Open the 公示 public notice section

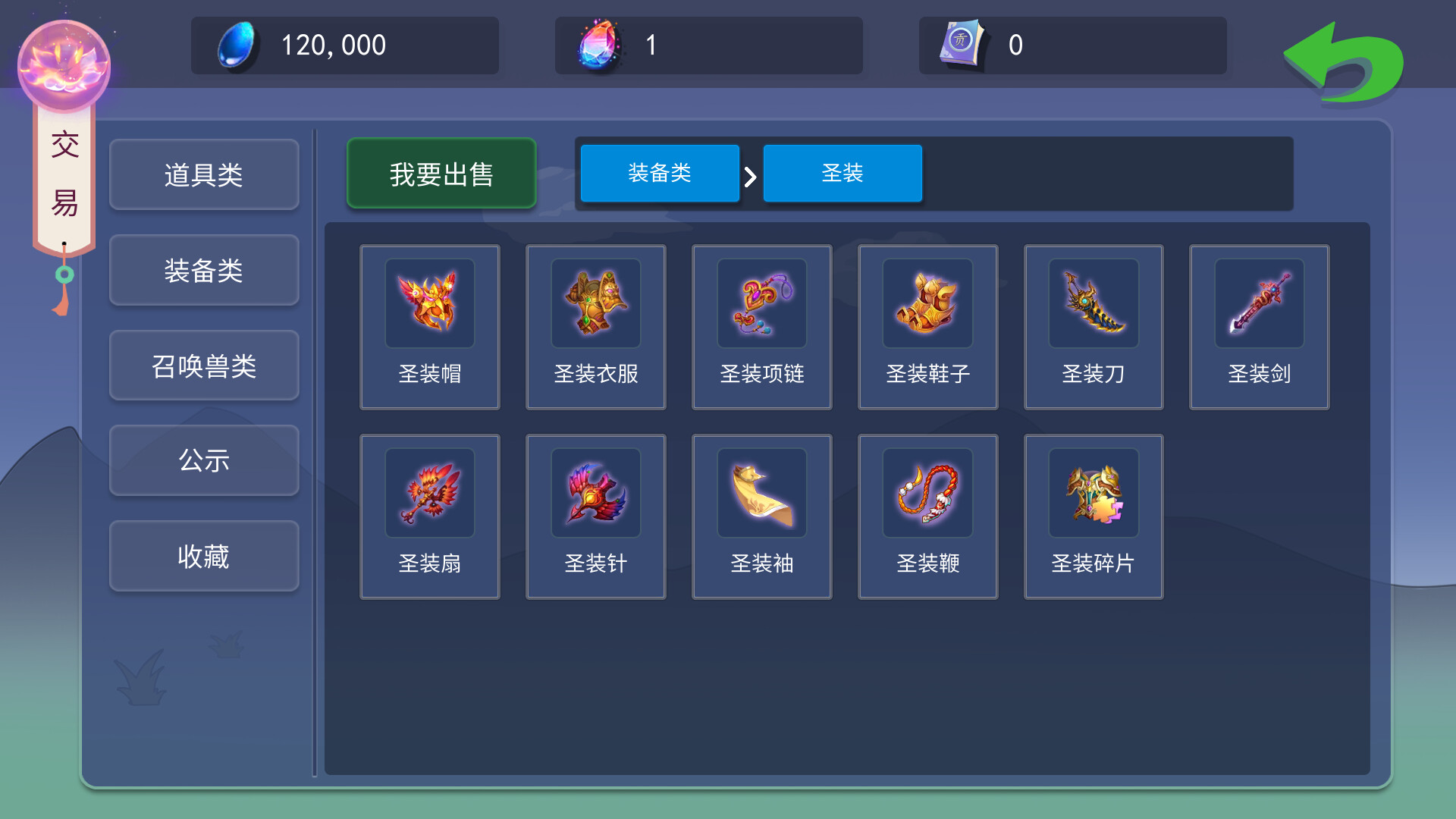tap(203, 461)
